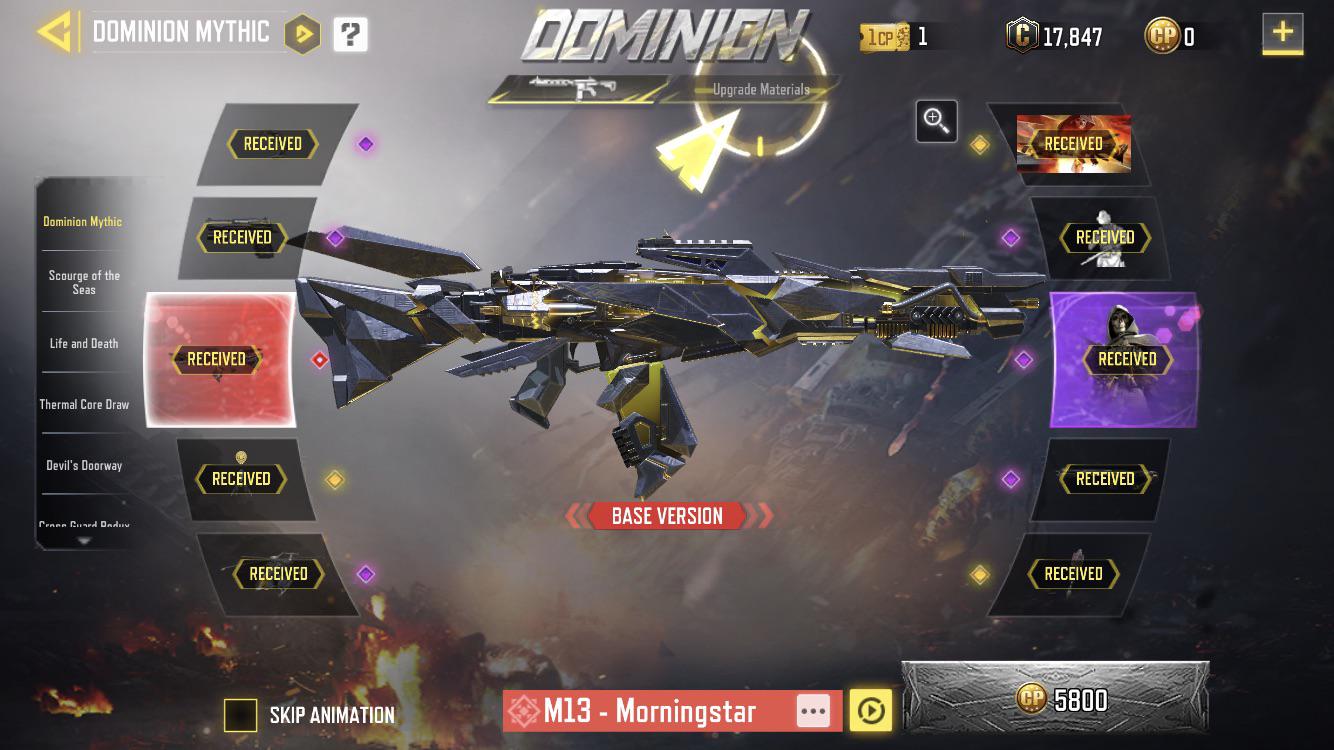Viewport: 1334px width, 750px height.
Task: Select the Thermal Core Draw event
Action: click(84, 404)
